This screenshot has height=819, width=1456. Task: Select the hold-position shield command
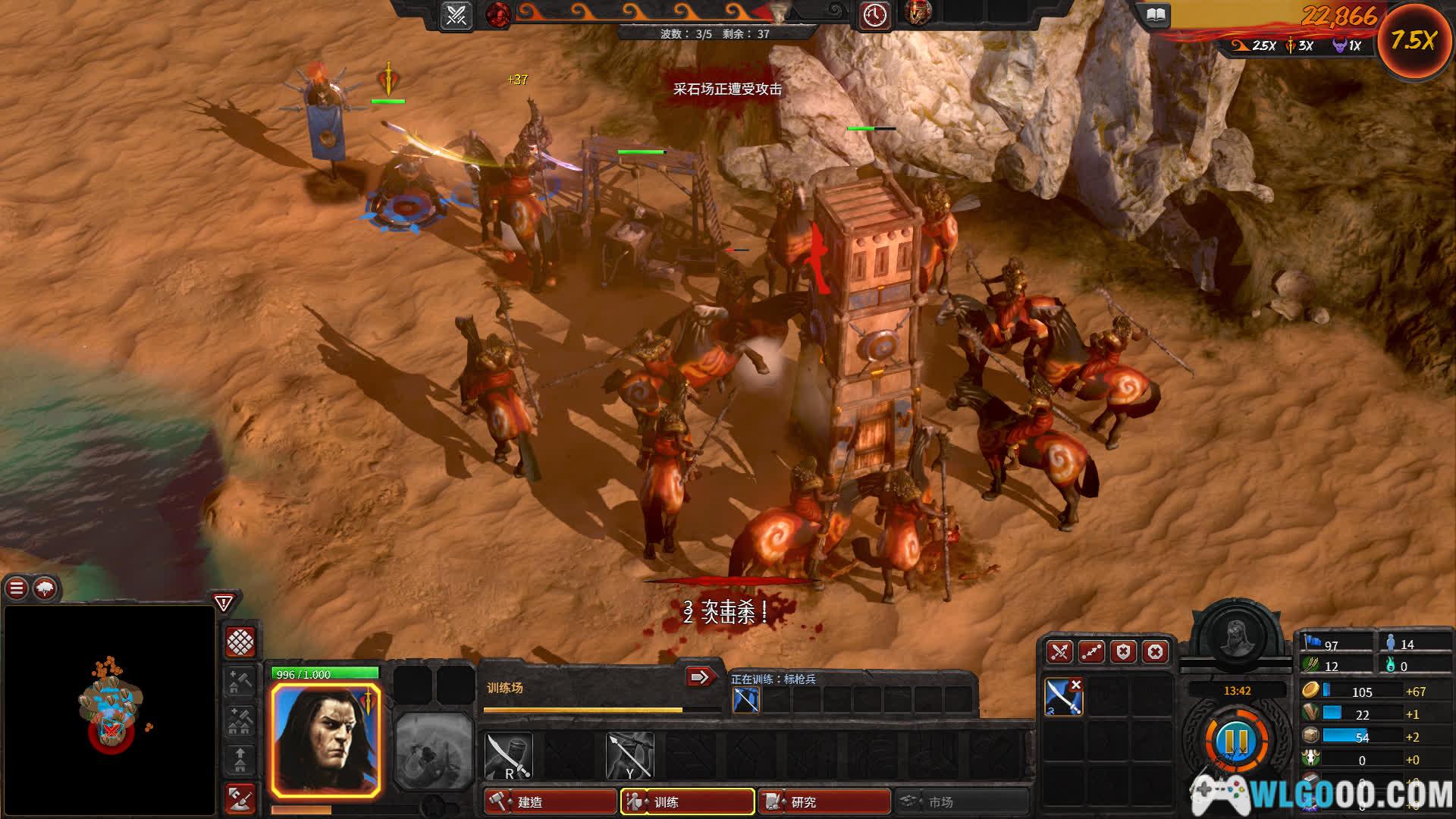click(1123, 652)
